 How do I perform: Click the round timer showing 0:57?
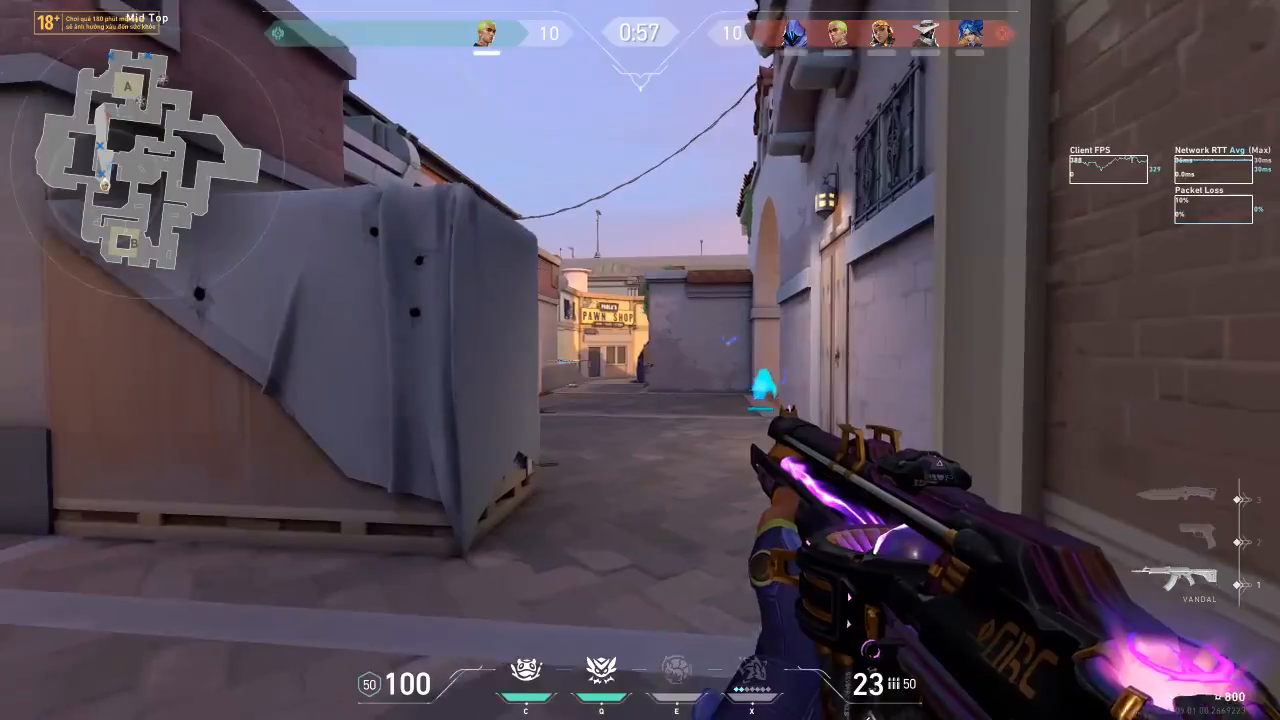639,33
